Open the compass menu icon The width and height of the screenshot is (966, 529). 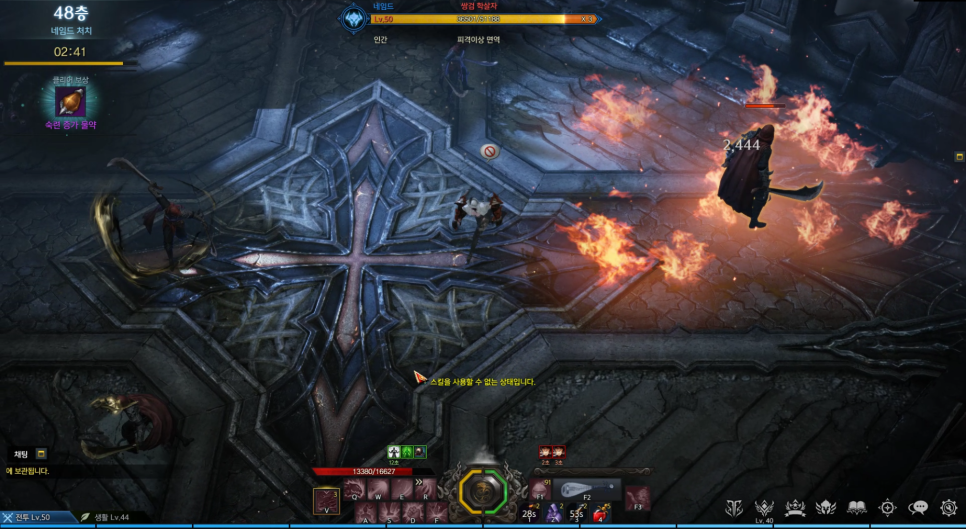(887, 508)
